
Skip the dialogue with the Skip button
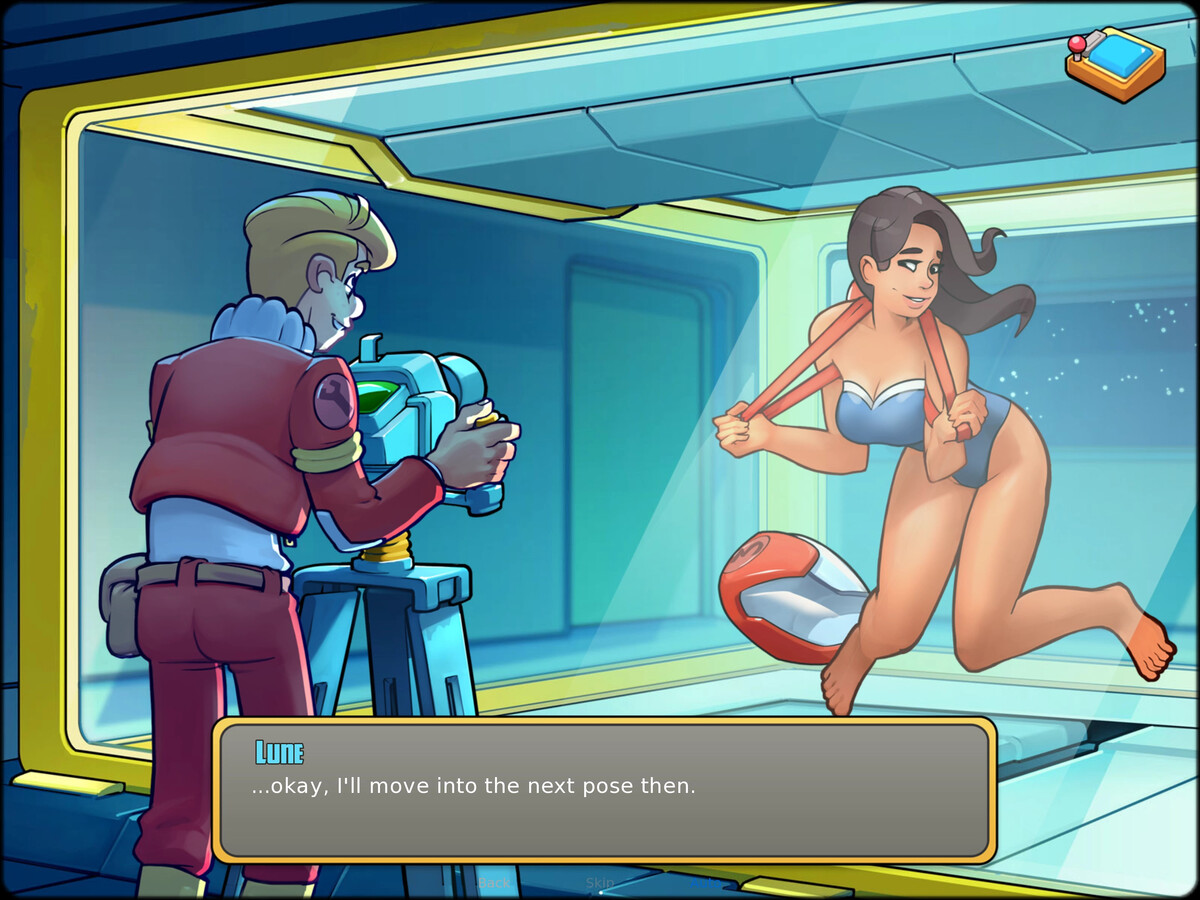pyautogui.click(x=600, y=882)
